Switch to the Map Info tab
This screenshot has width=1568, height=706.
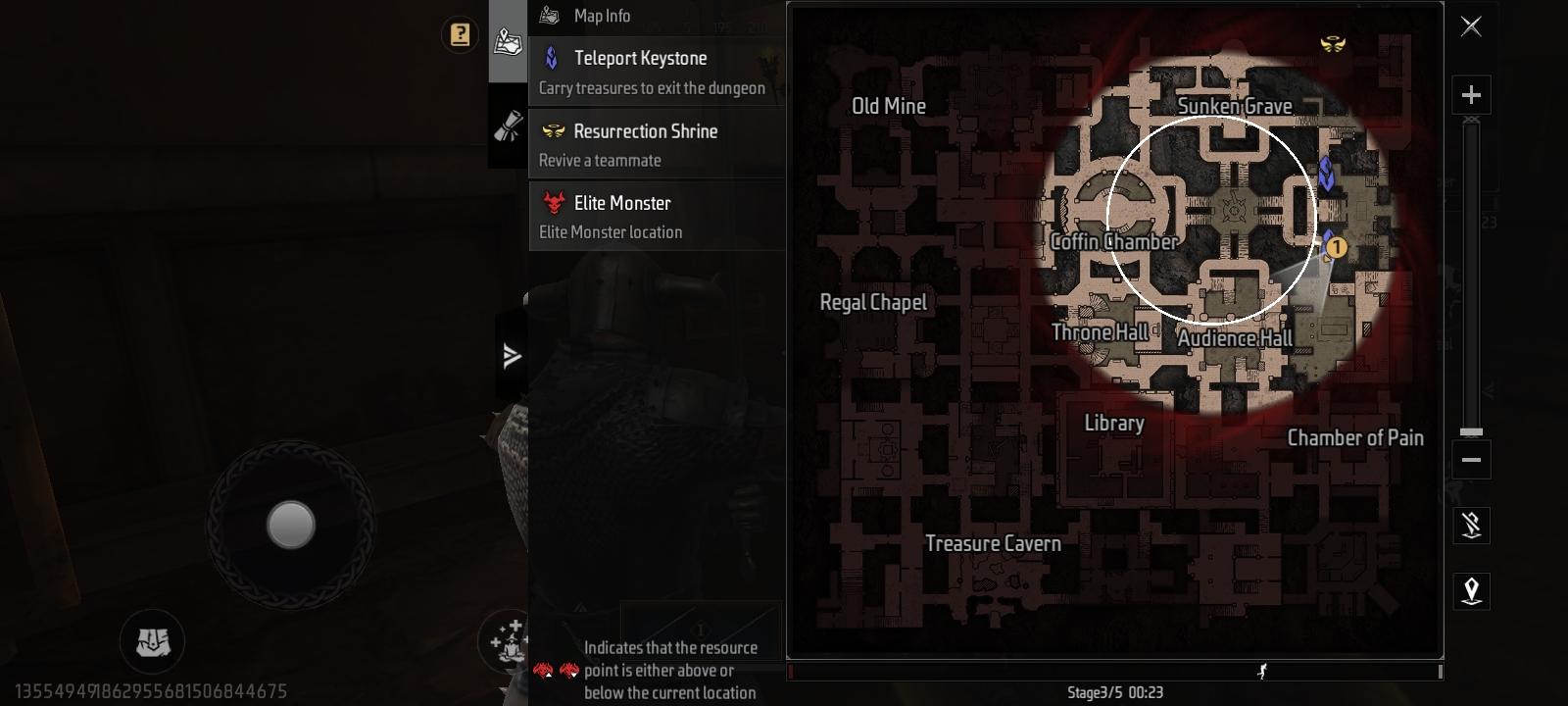click(508, 41)
